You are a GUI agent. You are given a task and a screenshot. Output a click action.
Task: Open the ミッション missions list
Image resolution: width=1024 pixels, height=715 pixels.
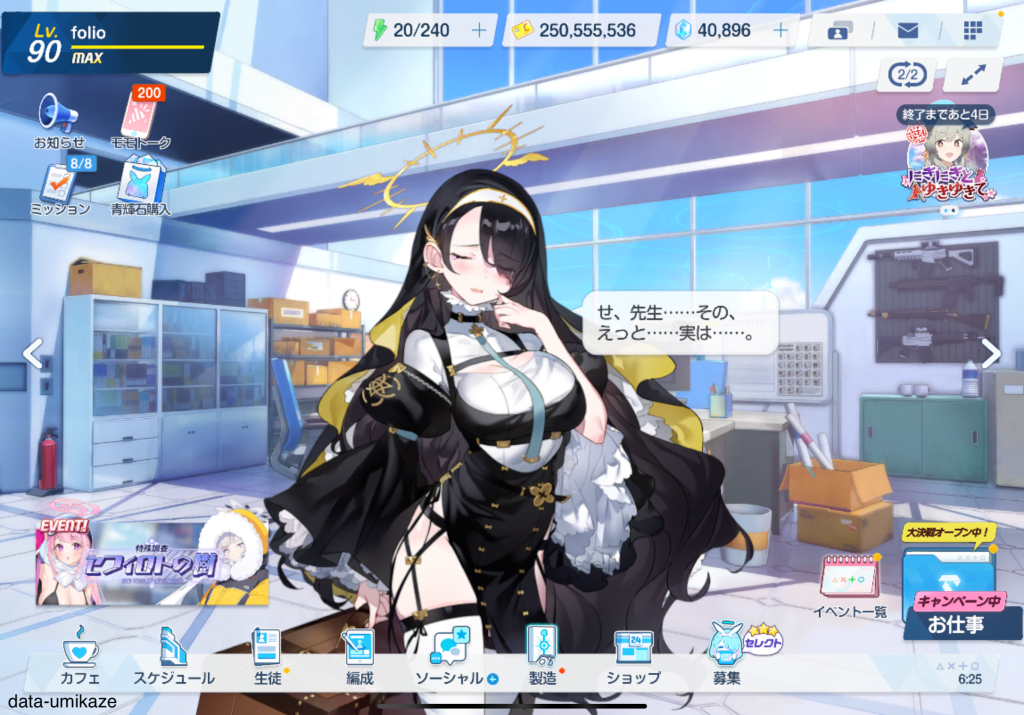pyautogui.click(x=62, y=188)
